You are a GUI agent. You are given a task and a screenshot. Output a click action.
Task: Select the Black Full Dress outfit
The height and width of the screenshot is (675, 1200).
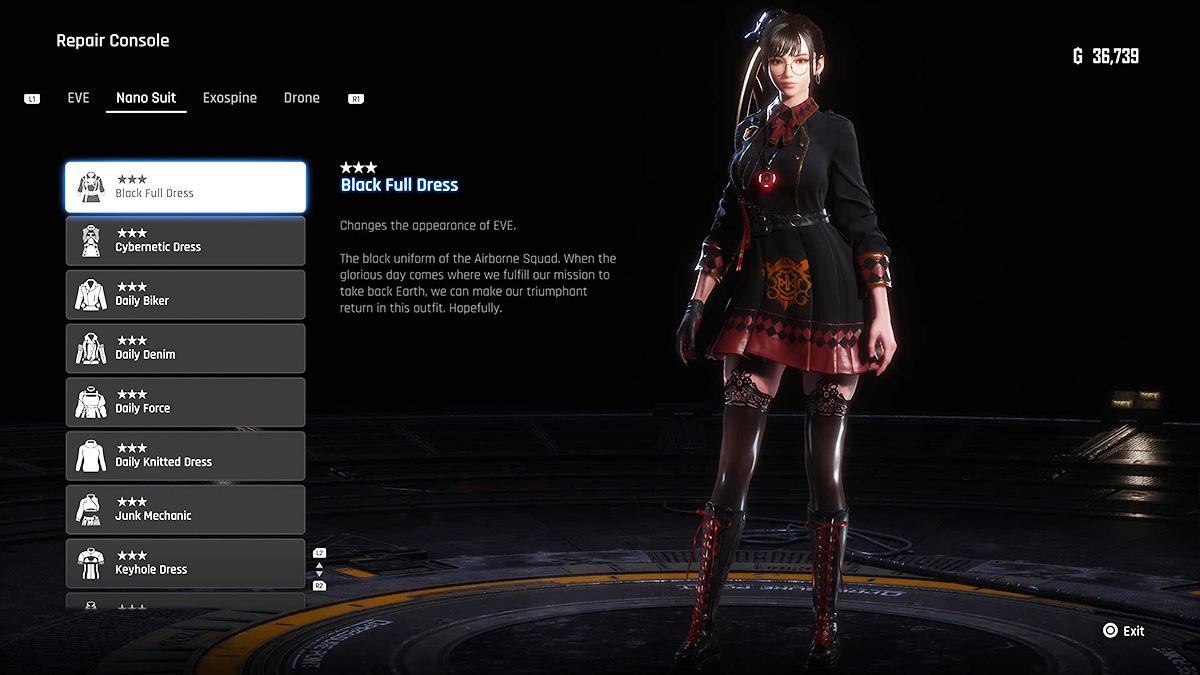(x=185, y=187)
